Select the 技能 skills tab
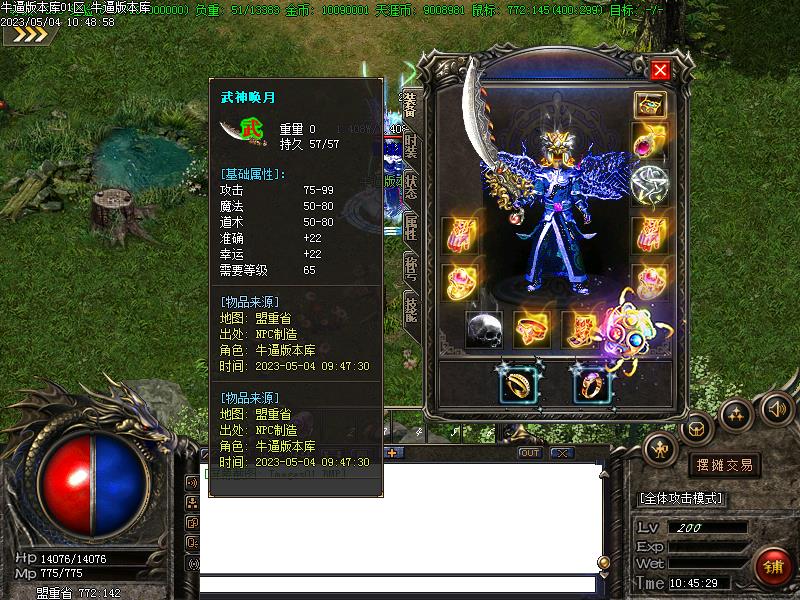Screen dimensions: 800x600 pyautogui.click(x=410, y=307)
